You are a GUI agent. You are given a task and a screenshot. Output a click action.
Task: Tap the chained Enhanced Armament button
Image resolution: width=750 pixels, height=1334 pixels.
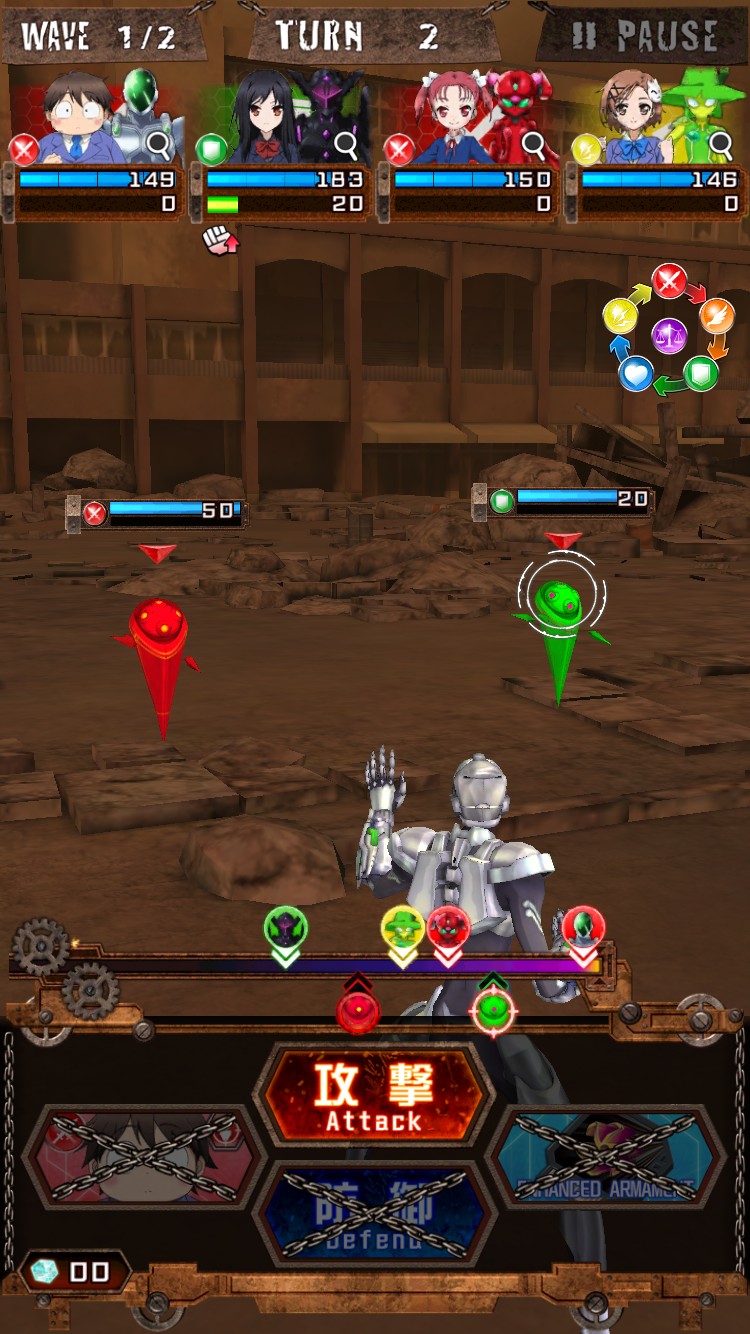click(x=605, y=1157)
